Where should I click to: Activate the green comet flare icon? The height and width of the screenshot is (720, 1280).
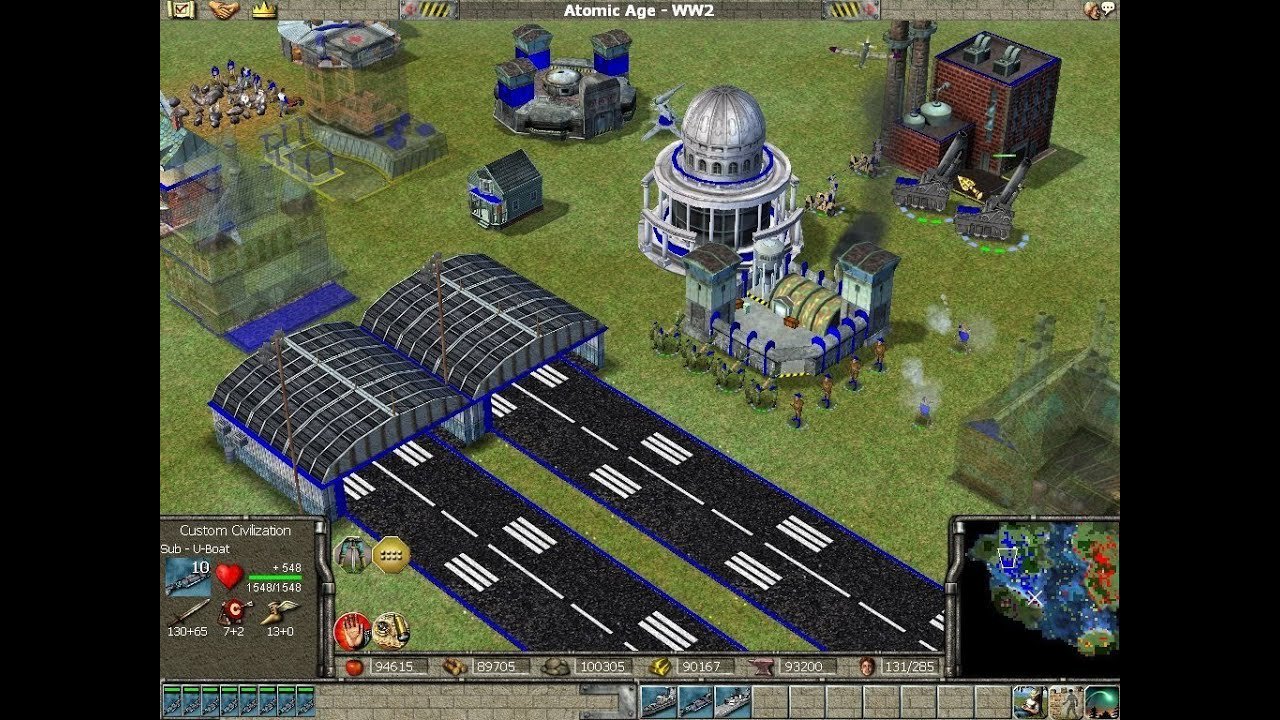(x=1101, y=702)
